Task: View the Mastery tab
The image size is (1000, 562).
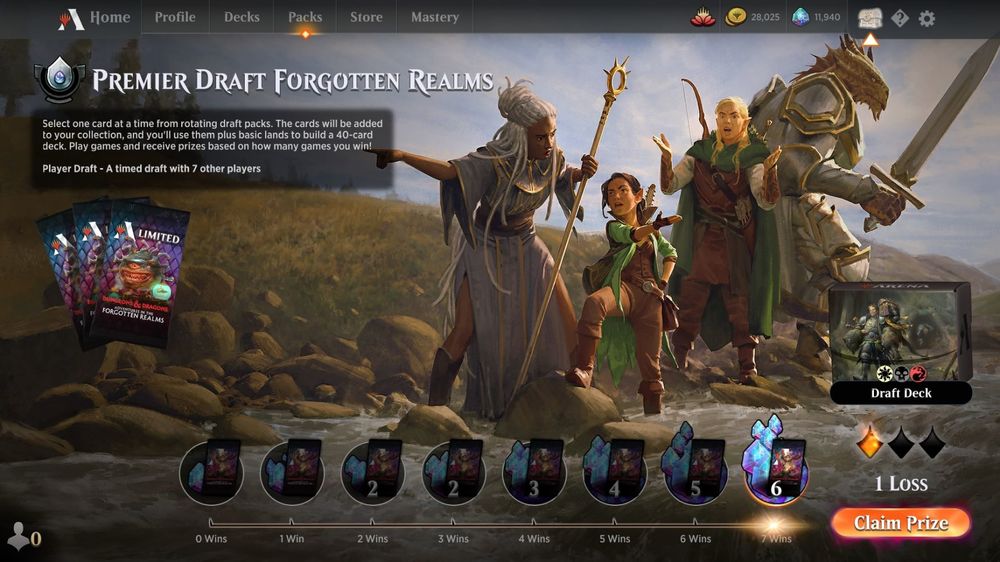Action: tap(435, 17)
